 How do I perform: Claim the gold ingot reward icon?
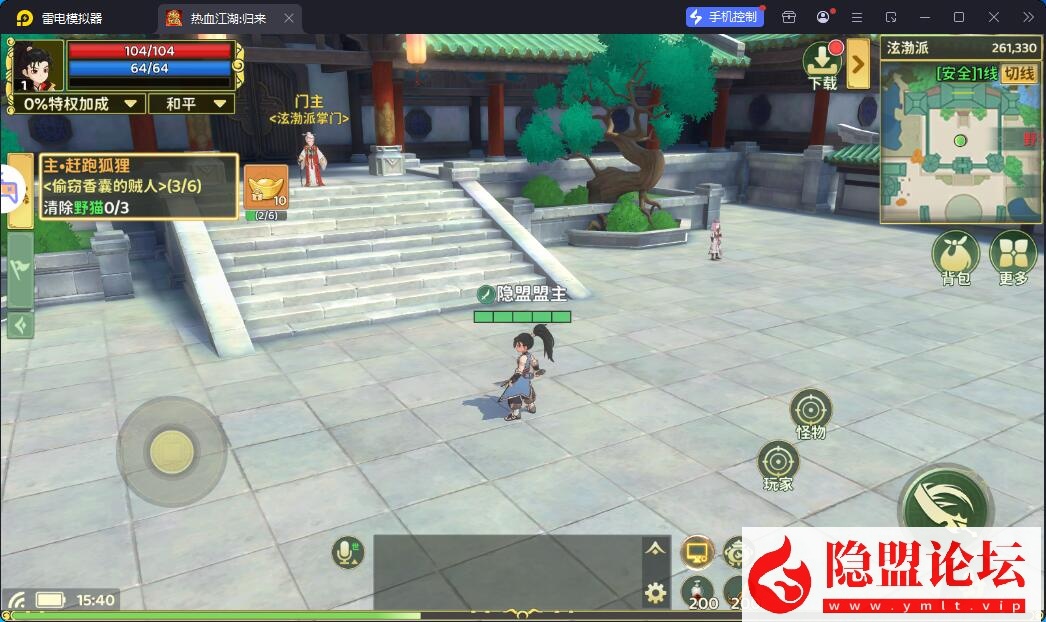(x=266, y=187)
